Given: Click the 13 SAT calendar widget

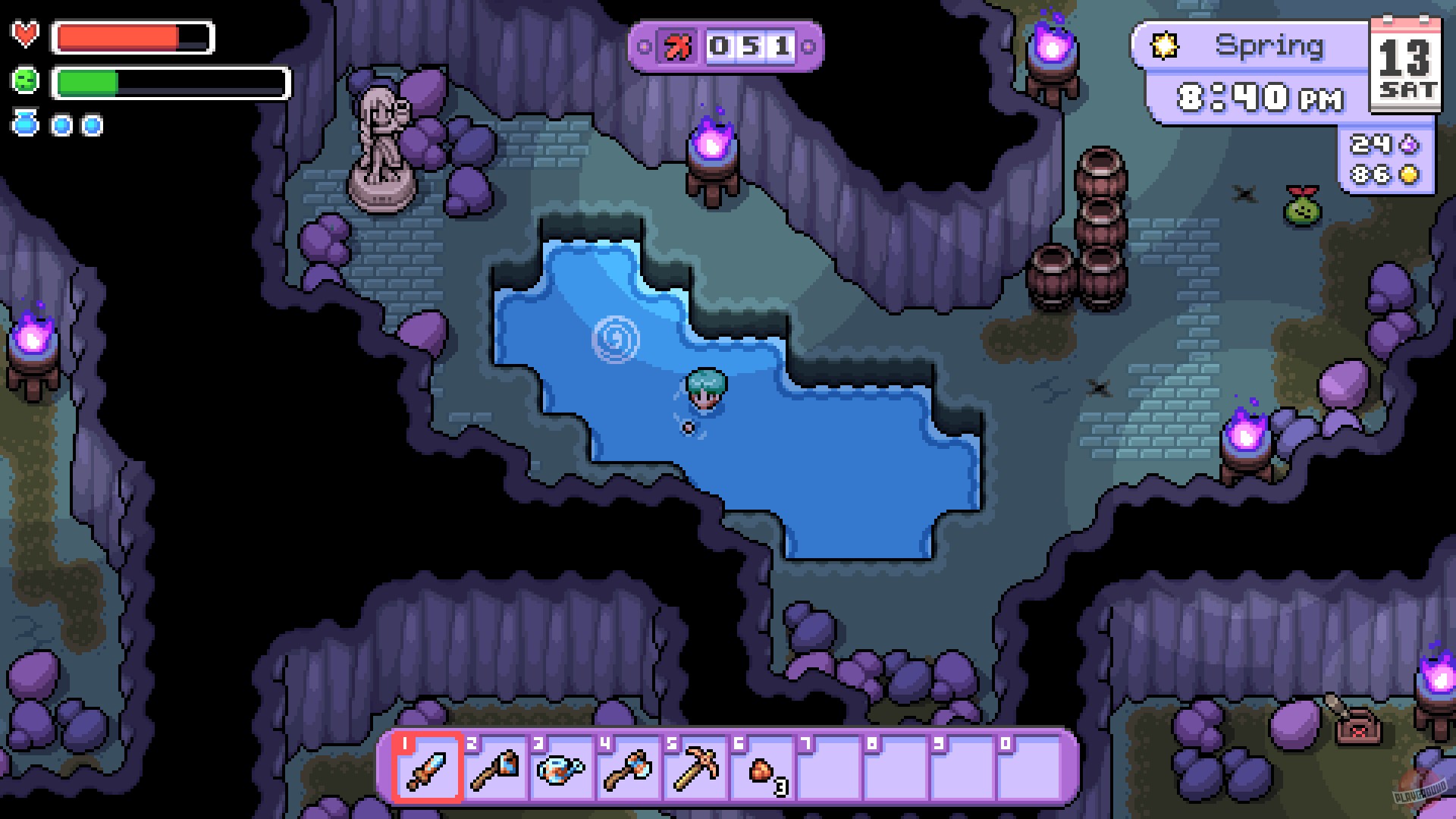Looking at the screenshot, I should (1407, 64).
